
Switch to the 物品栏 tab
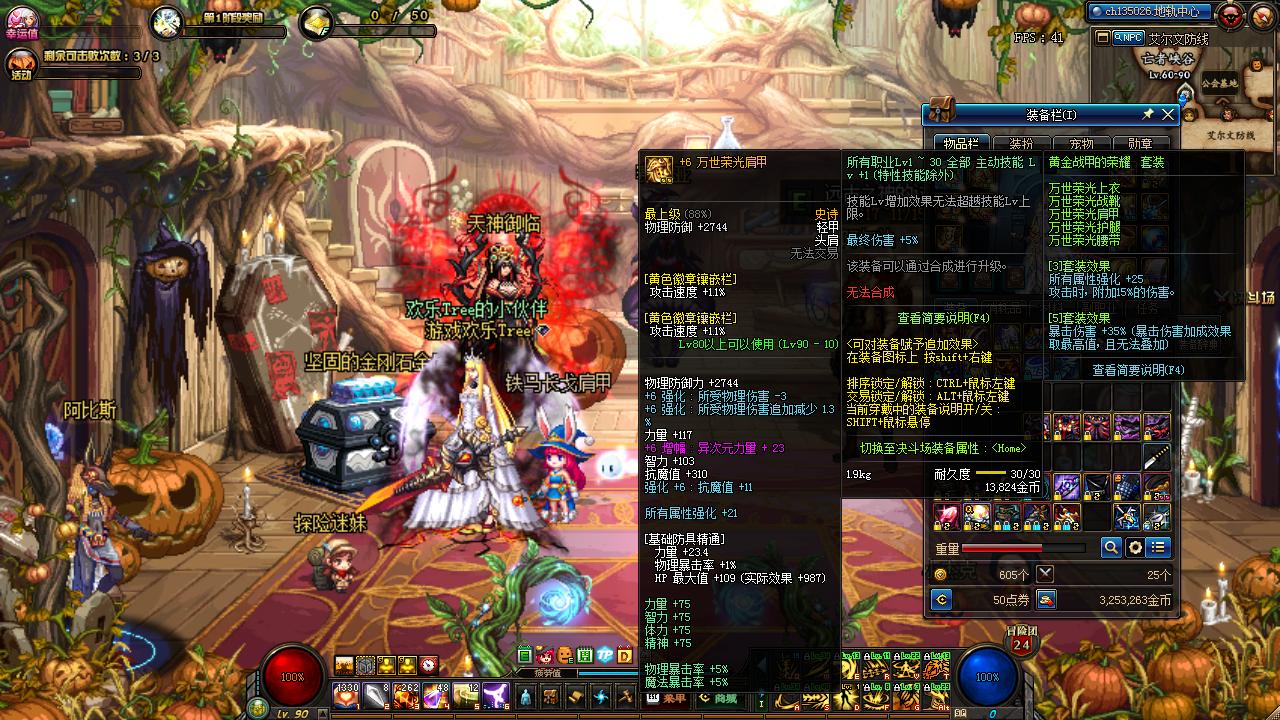click(x=961, y=144)
